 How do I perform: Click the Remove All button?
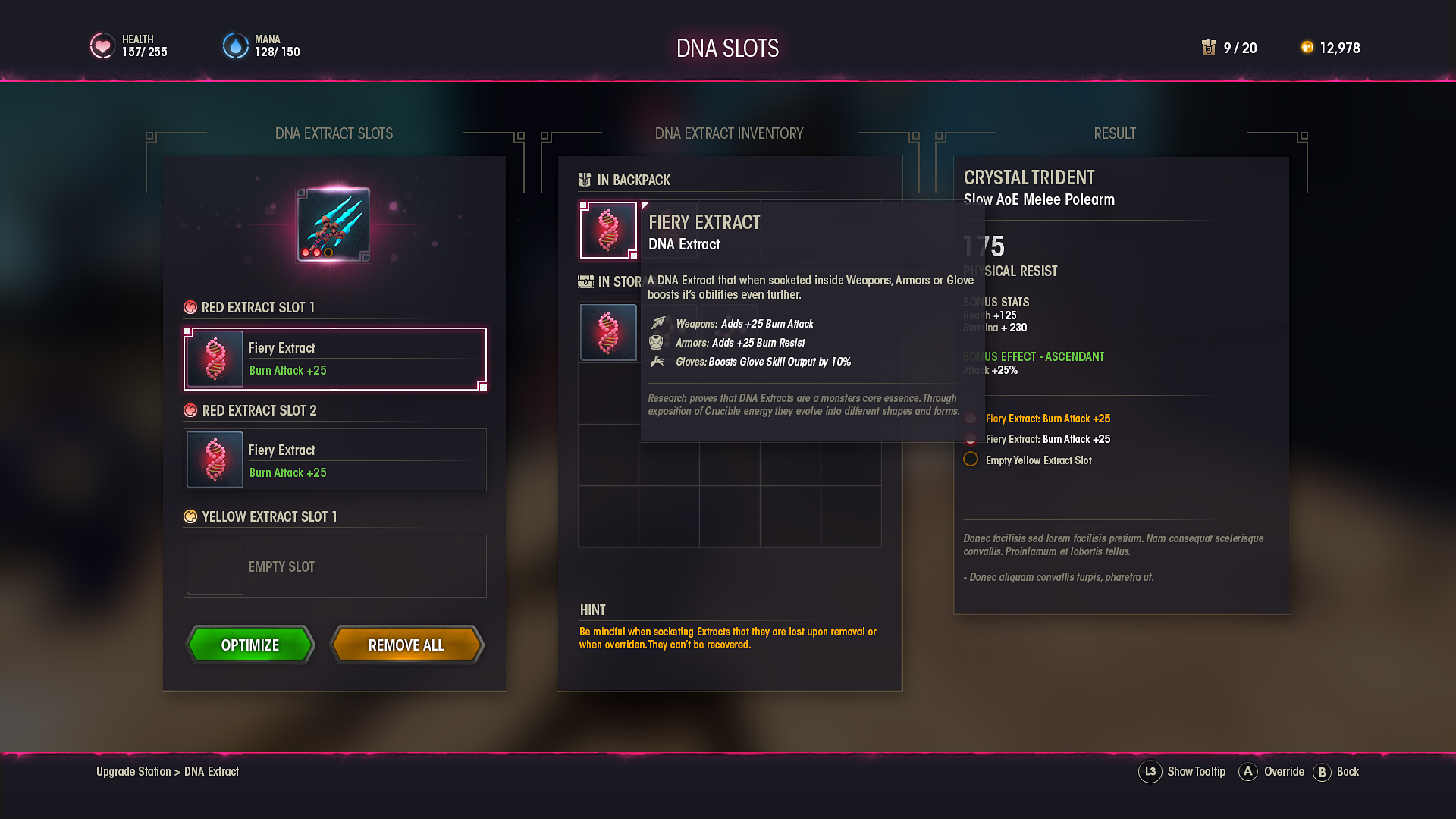(x=406, y=645)
